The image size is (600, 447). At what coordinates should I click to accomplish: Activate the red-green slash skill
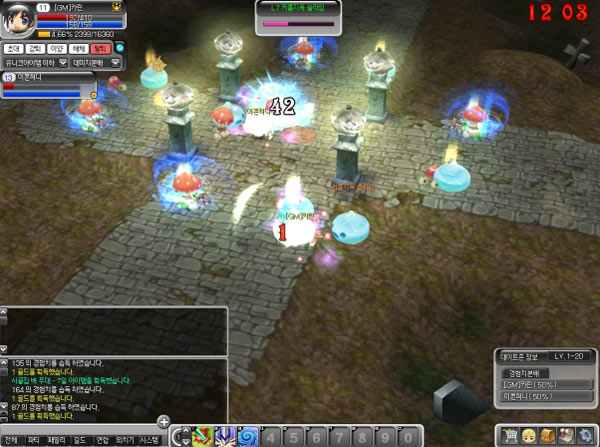pyautogui.click(x=201, y=437)
